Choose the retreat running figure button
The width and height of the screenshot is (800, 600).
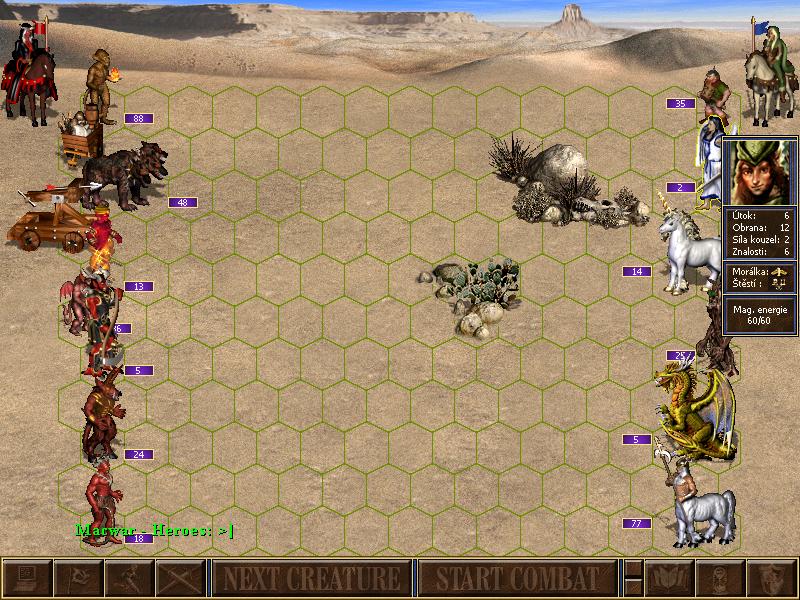click(129, 578)
